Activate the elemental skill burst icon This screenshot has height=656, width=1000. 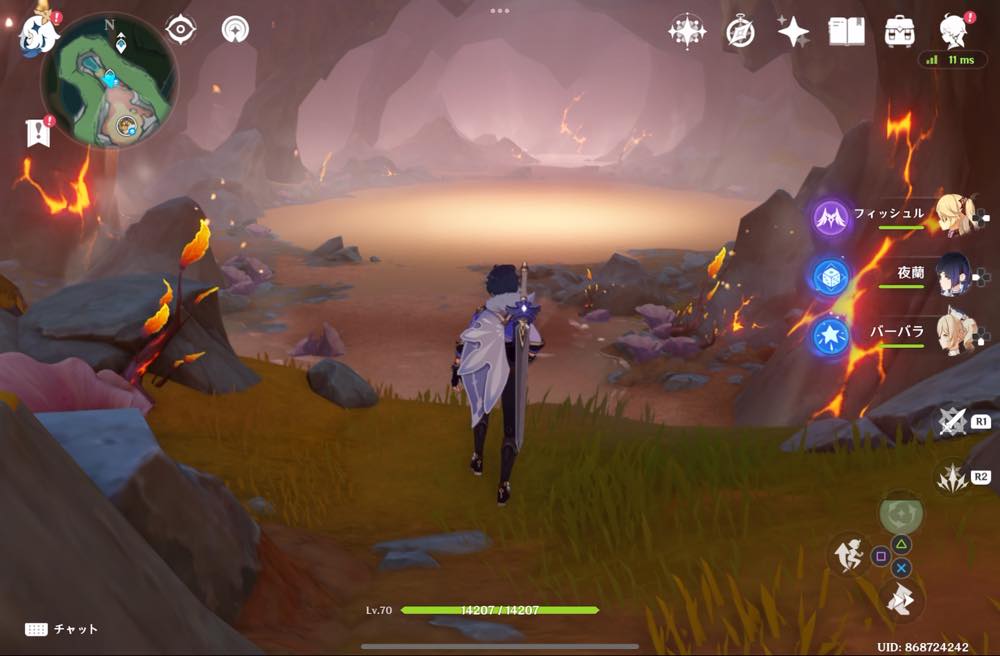(951, 478)
